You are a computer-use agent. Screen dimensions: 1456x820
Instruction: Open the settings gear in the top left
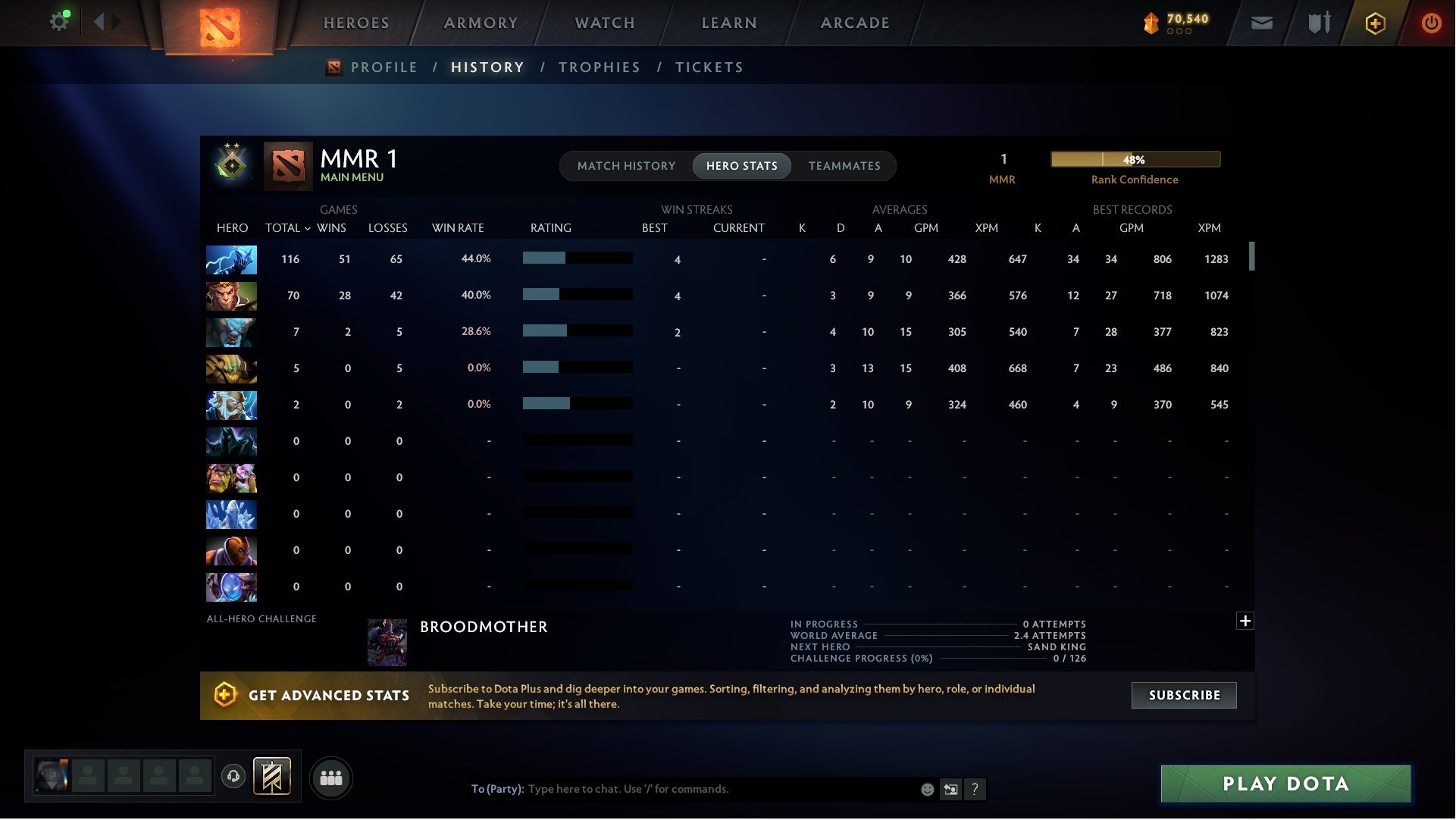(x=59, y=20)
